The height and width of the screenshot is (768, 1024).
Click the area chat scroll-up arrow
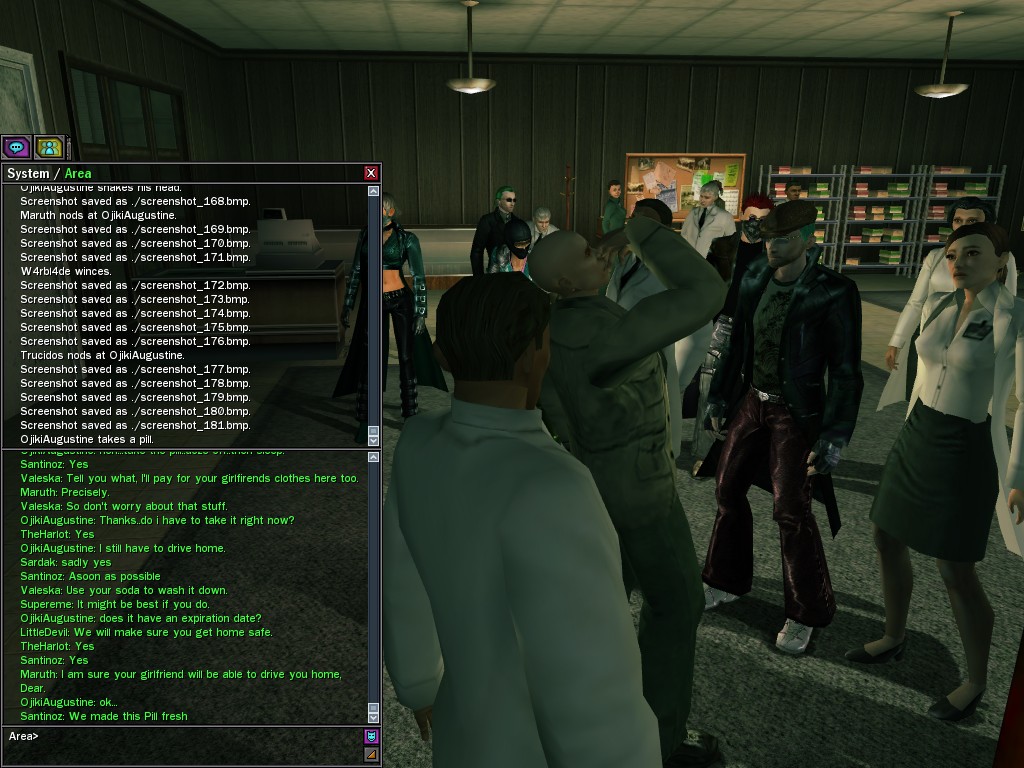[x=373, y=458]
